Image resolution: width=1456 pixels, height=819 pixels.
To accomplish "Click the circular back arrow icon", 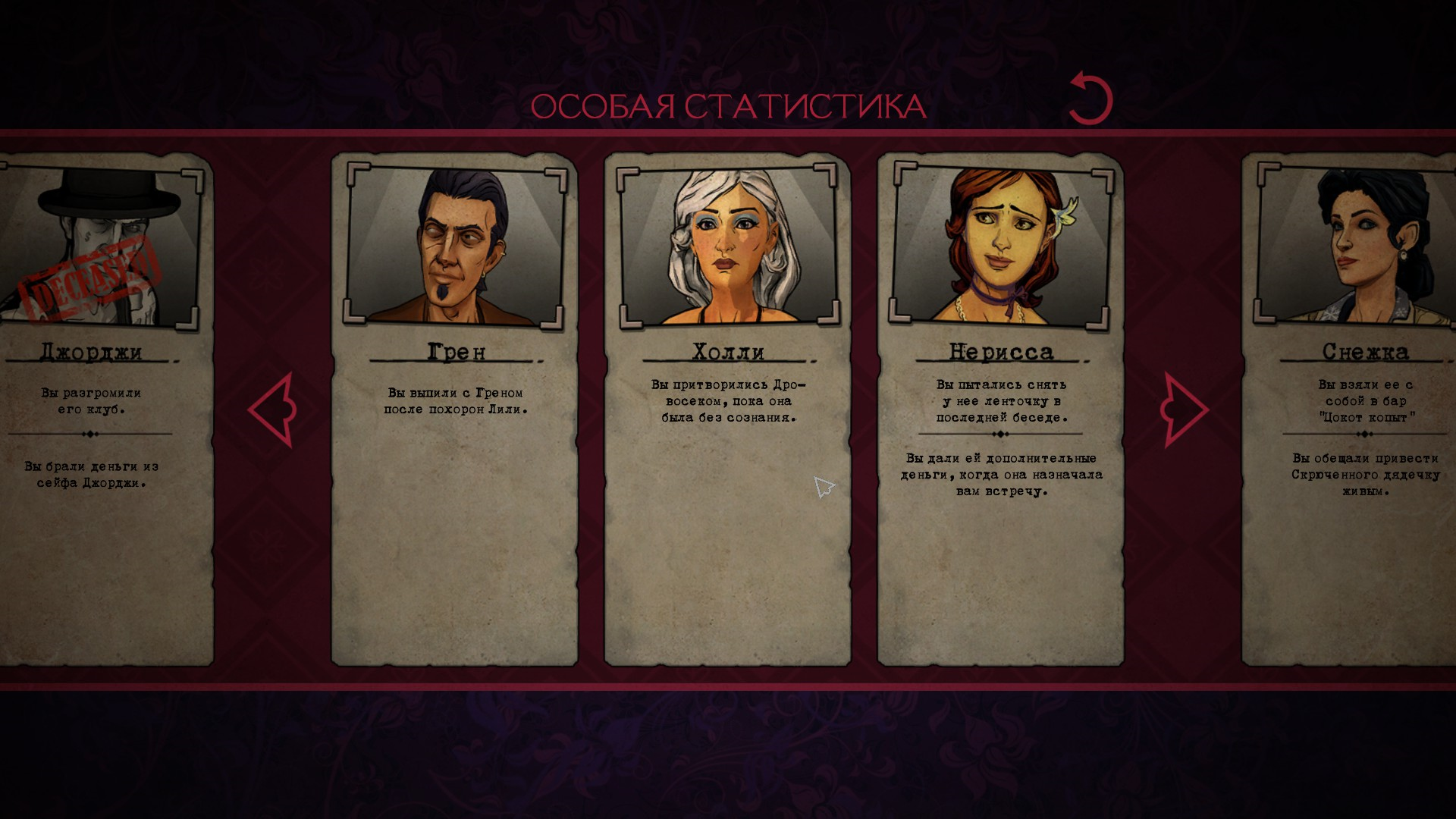I will pyautogui.click(x=1090, y=99).
